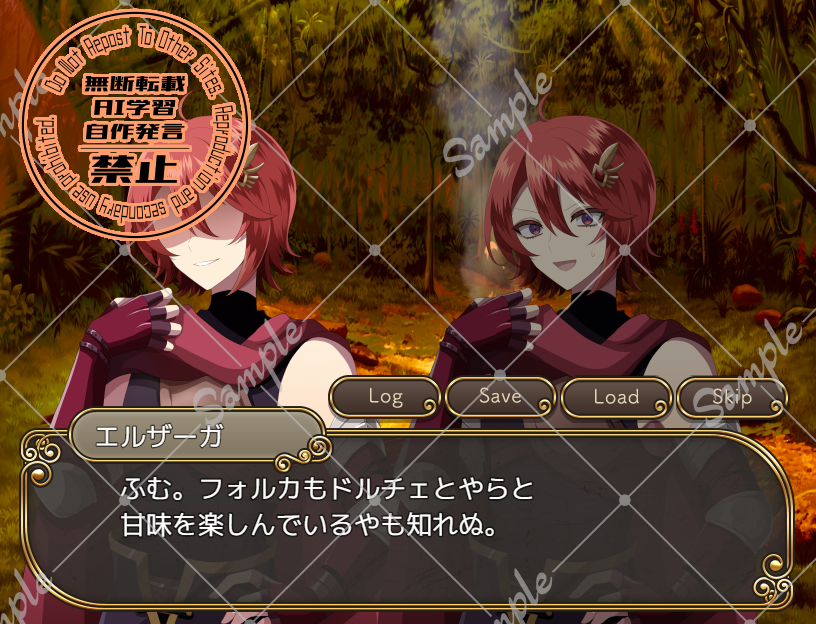Activate the Skip button

(x=732, y=397)
